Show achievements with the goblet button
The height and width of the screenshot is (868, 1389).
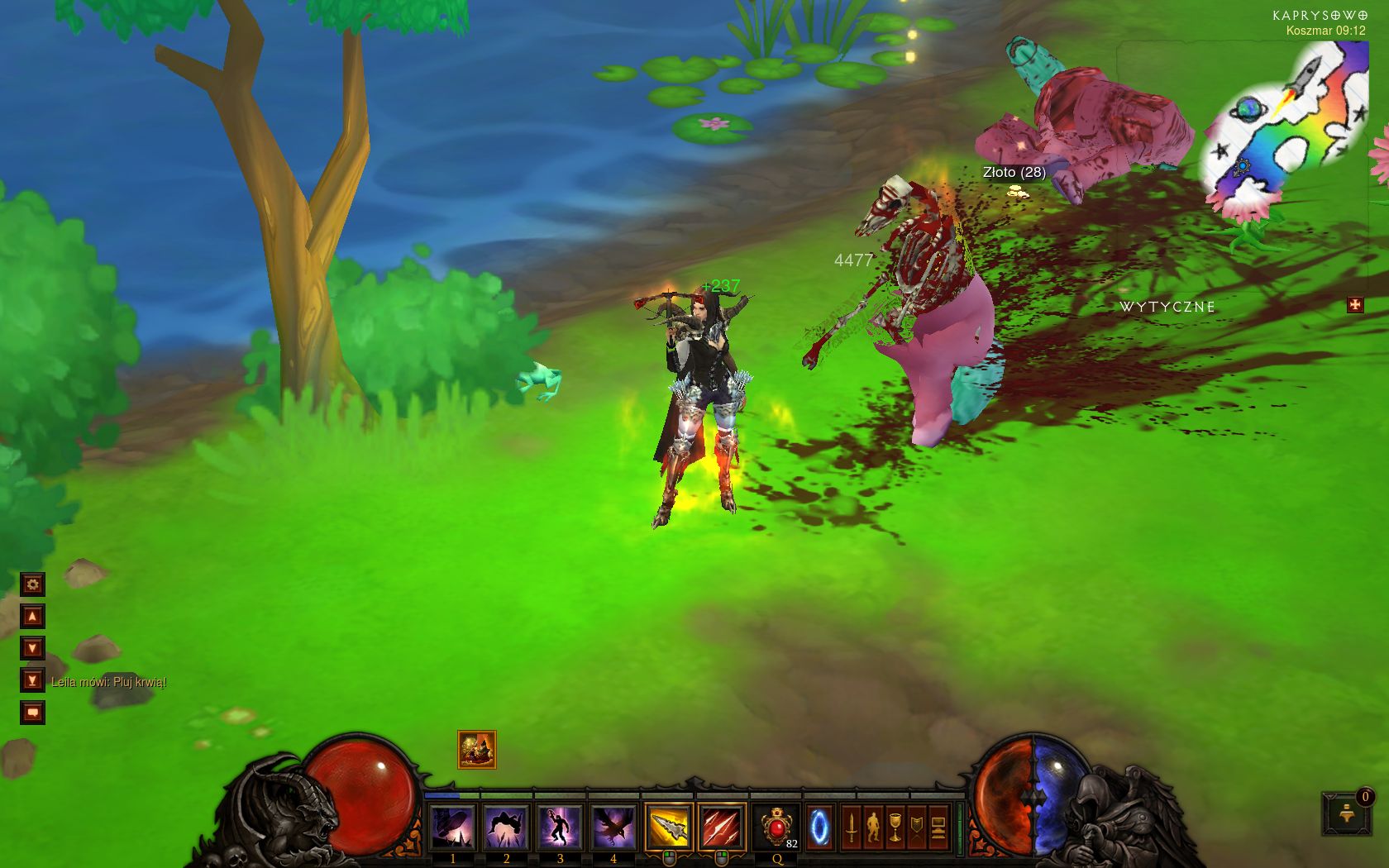coord(895,827)
